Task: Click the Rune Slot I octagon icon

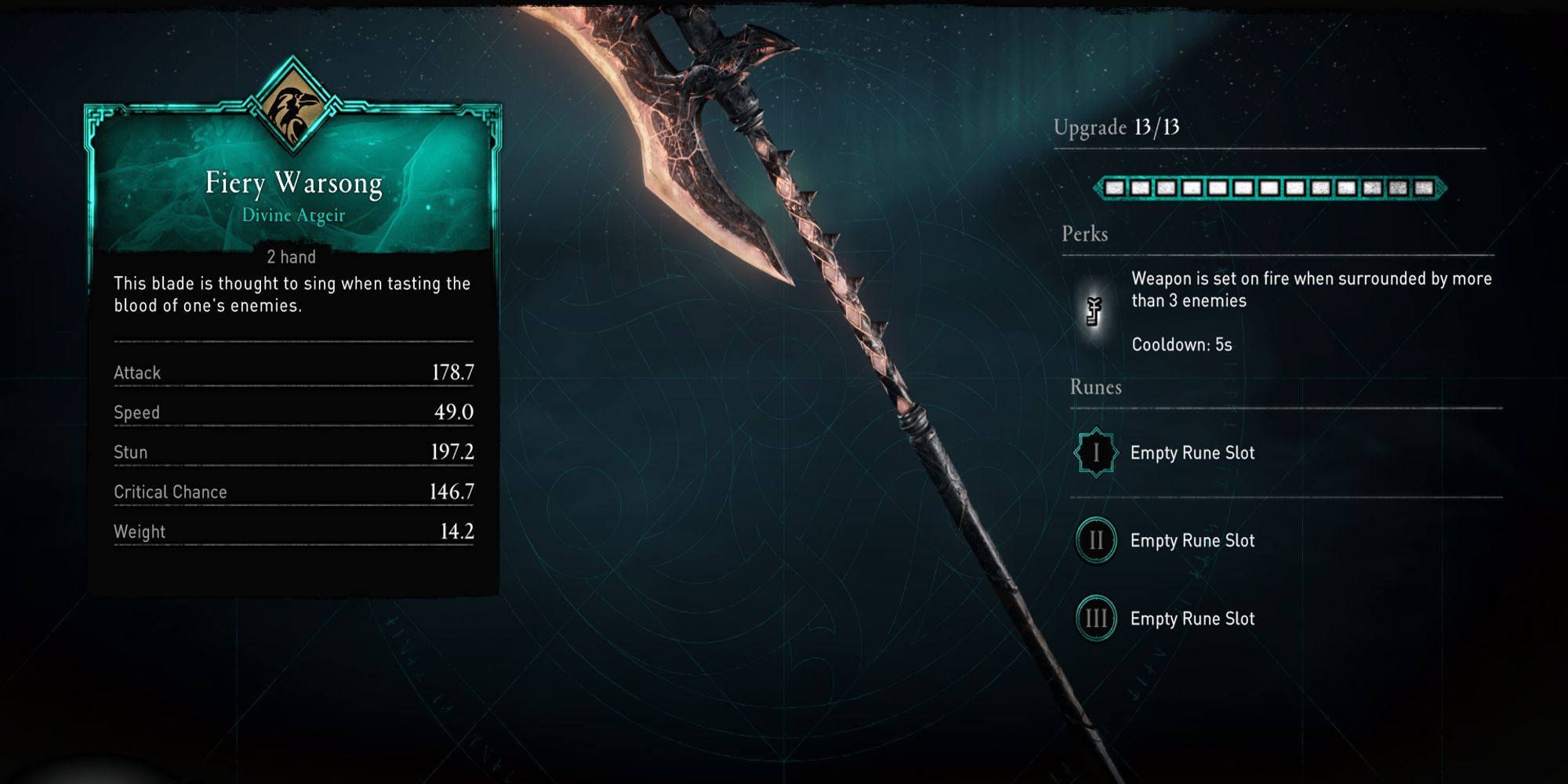Action: pyautogui.click(x=1098, y=452)
